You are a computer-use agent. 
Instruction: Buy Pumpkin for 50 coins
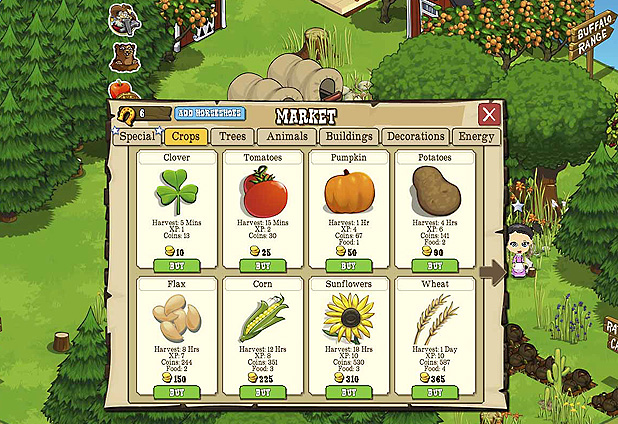pyautogui.click(x=348, y=265)
